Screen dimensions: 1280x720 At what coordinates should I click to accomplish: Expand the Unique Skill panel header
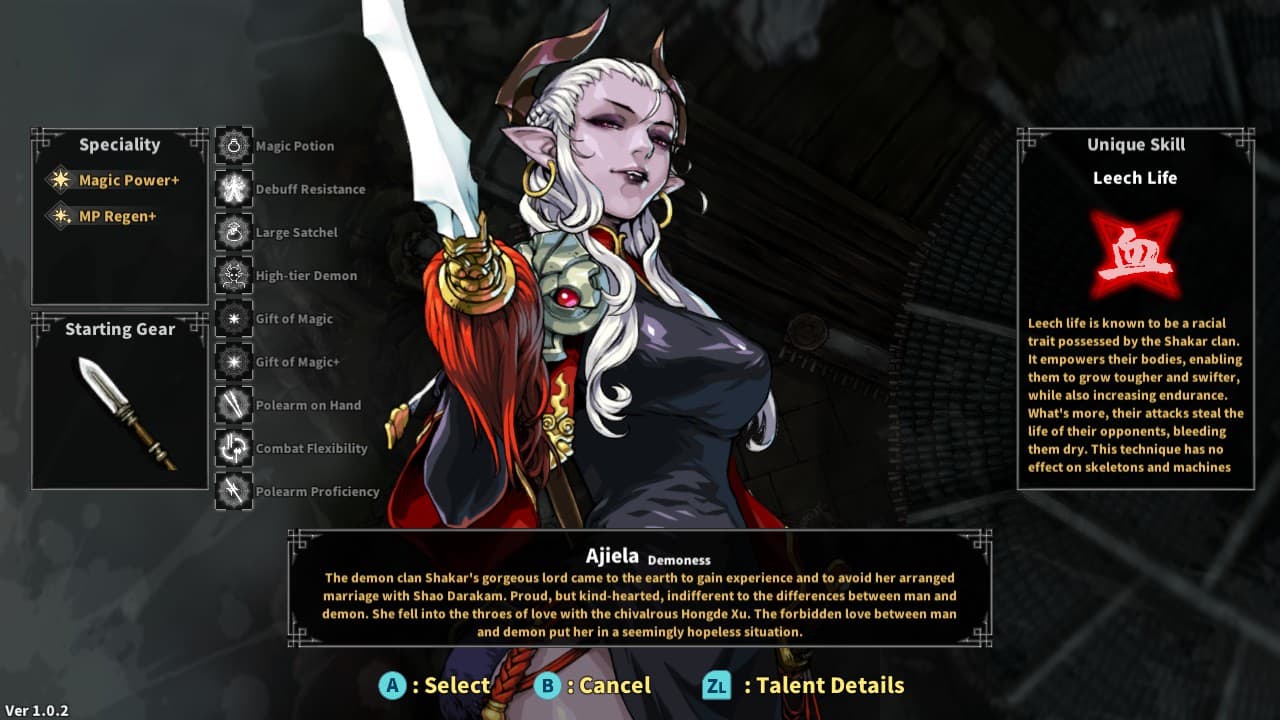[1135, 144]
